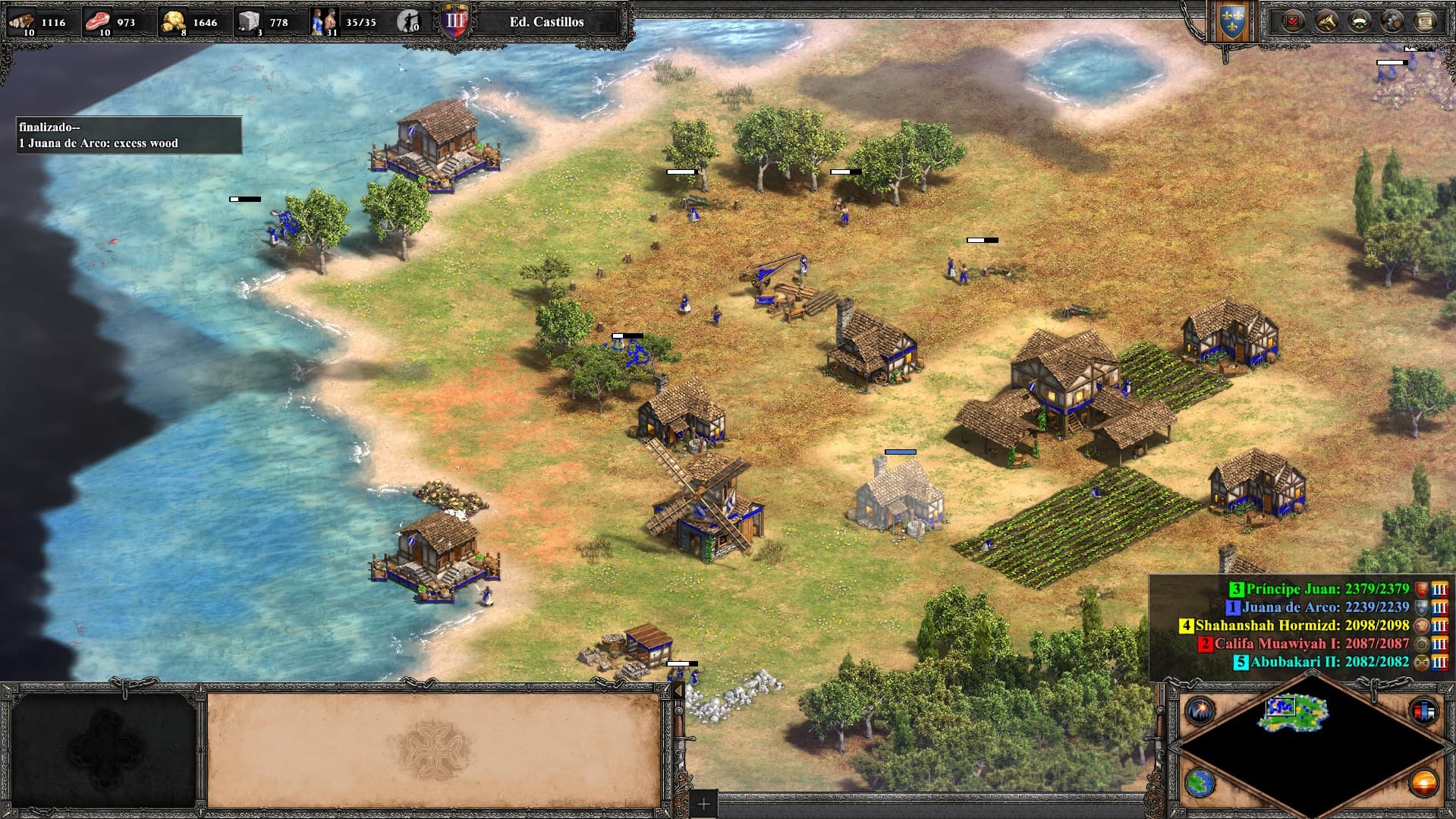
Task: Open the chat scroll menu
Action: pyautogui.click(x=1425, y=20)
